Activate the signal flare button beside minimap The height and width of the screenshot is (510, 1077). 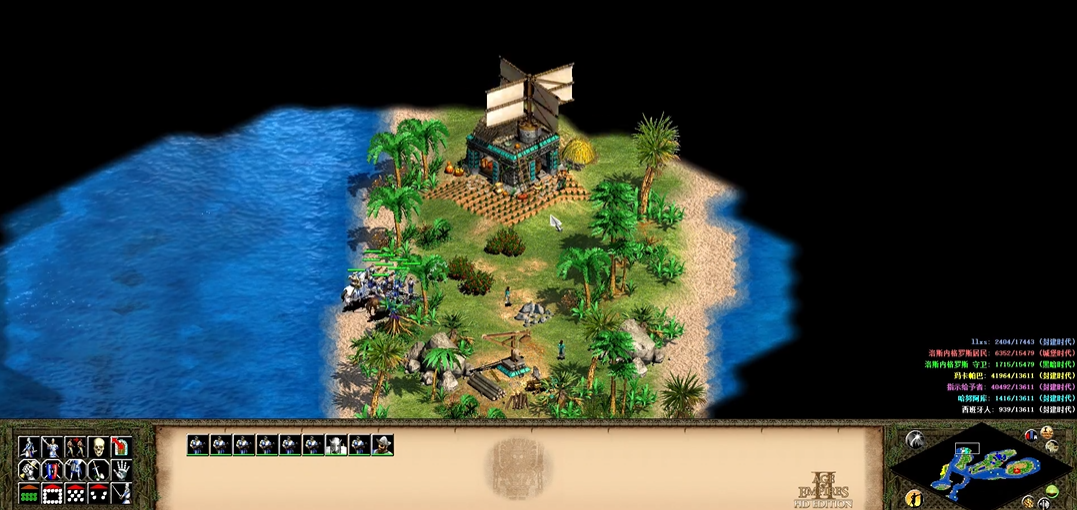tap(915, 439)
